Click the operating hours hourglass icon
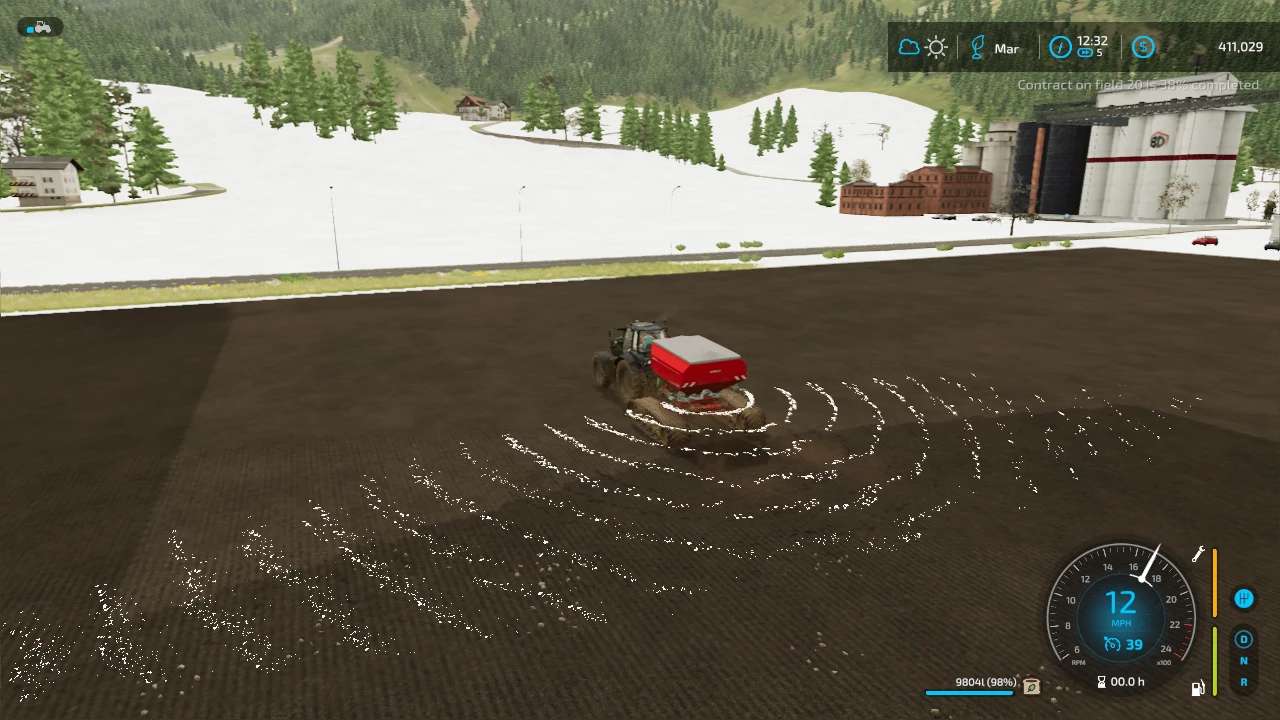1280x720 pixels. click(1101, 682)
